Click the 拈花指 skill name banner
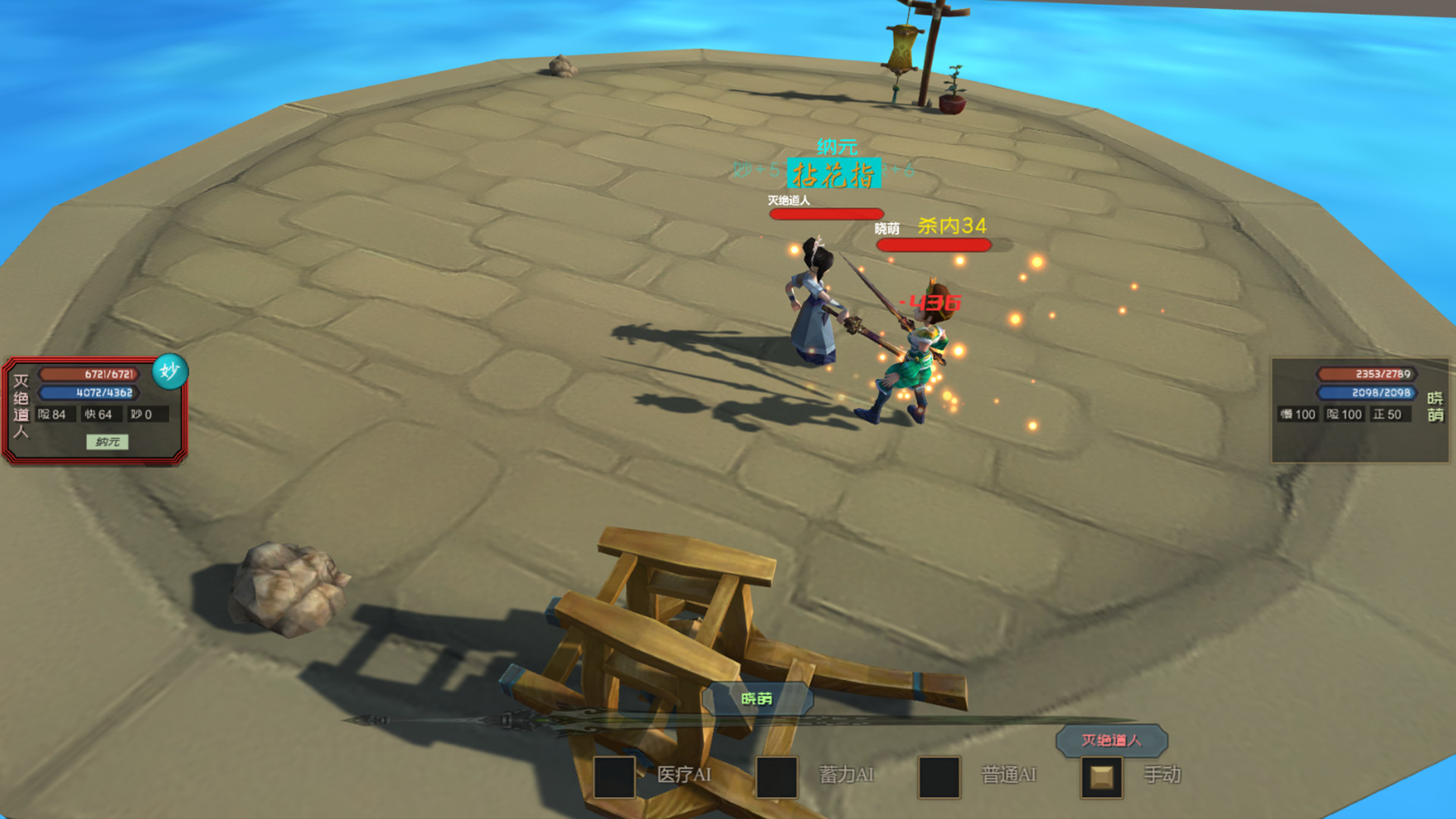Screen dimensions: 1456x819 (x=834, y=174)
